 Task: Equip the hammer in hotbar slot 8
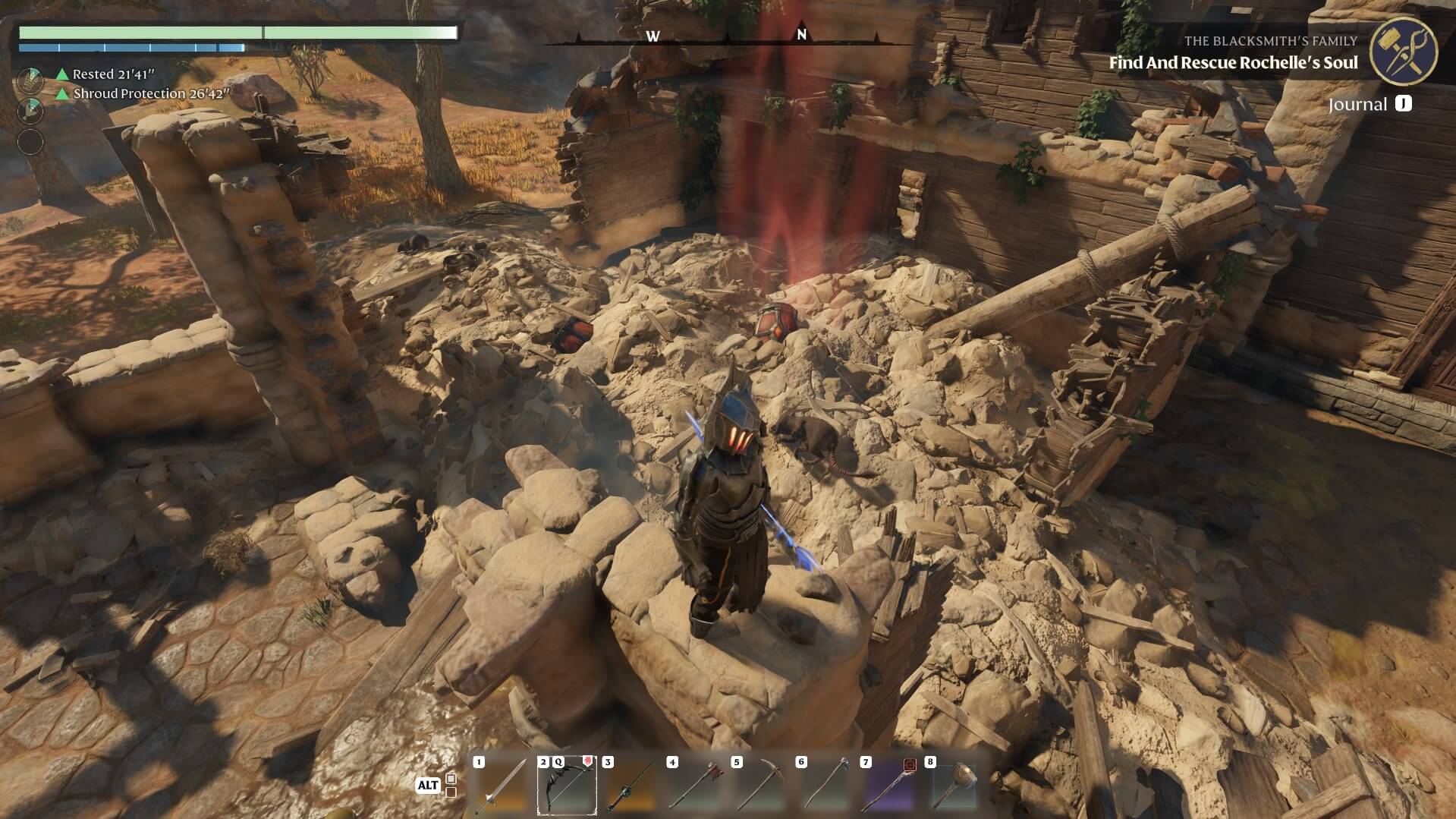954,786
